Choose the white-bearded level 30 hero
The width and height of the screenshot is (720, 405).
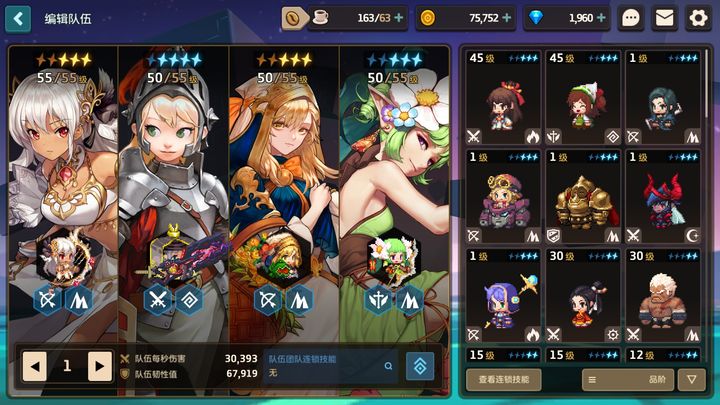664,295
